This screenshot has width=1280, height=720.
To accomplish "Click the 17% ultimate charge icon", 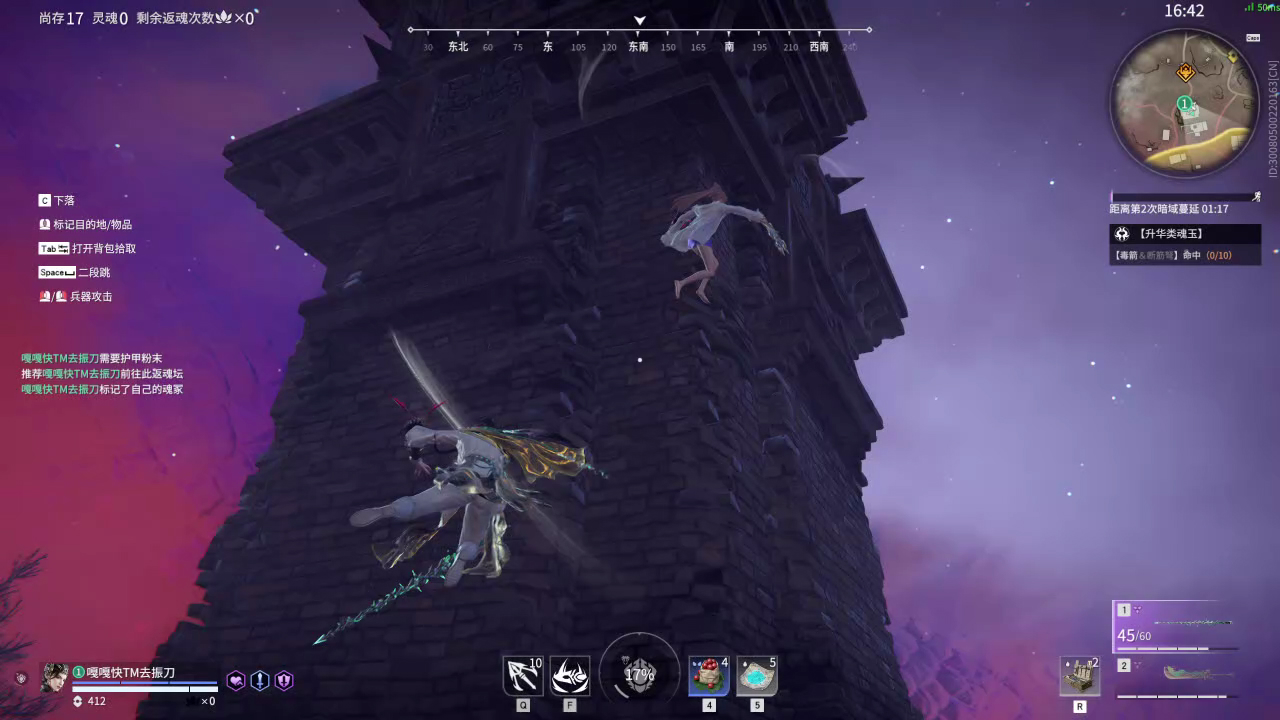I will pyautogui.click(x=638, y=675).
